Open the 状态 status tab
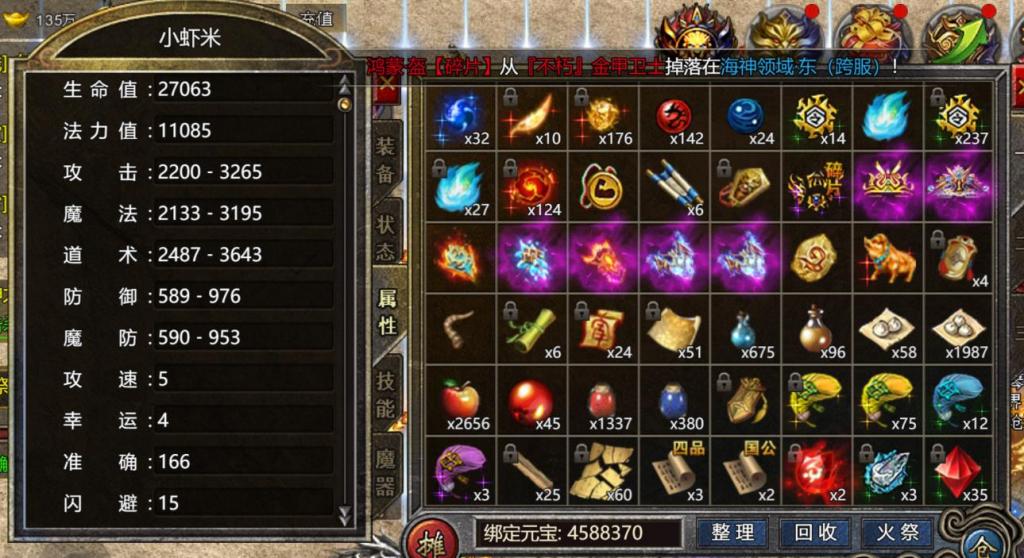This screenshot has width=1024, height=558. tap(386, 236)
